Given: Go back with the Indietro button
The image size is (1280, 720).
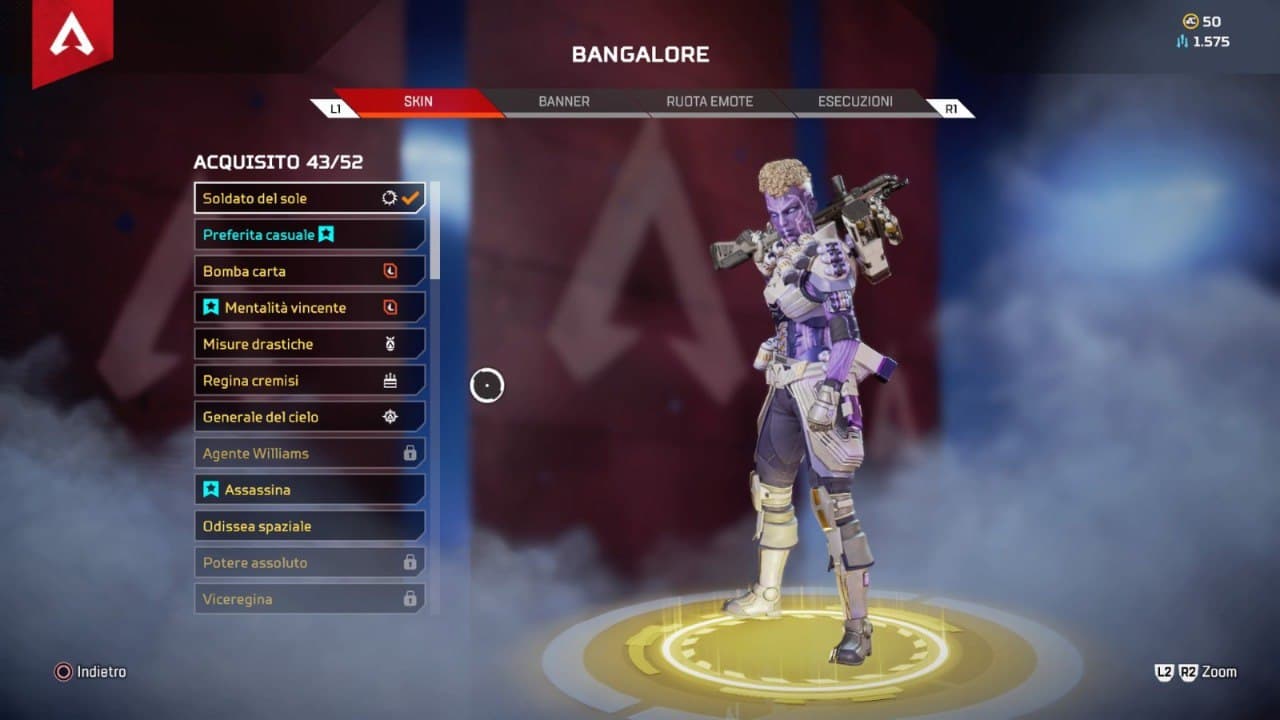Looking at the screenshot, I should pyautogui.click(x=91, y=672).
